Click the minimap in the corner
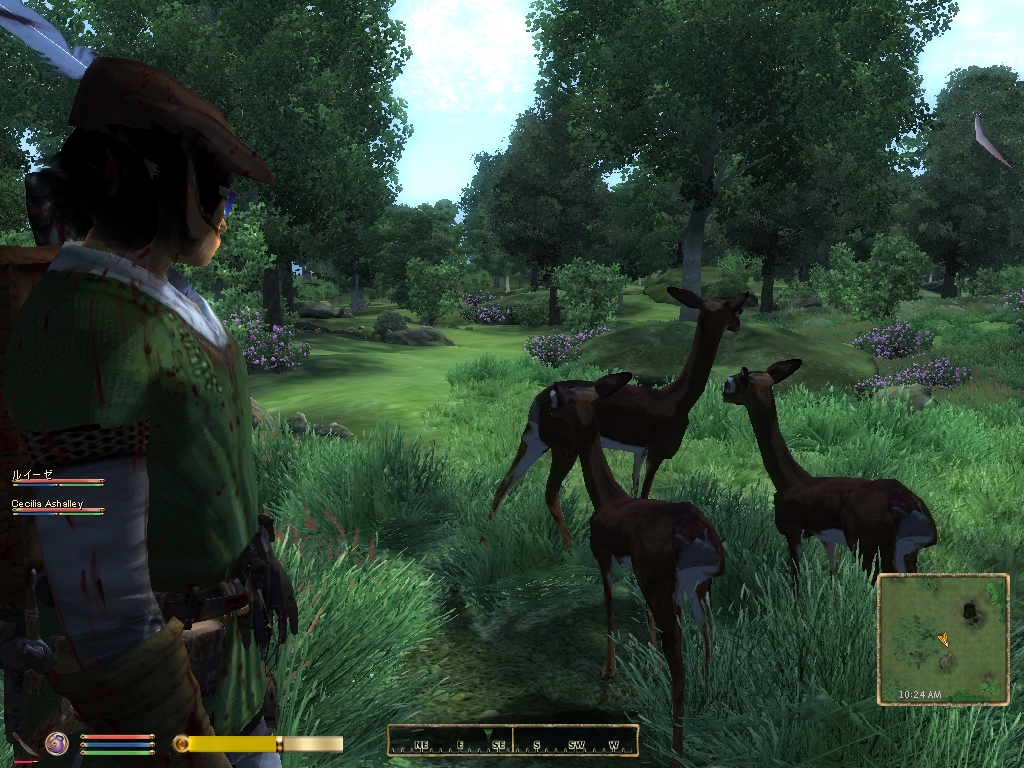Screen dimensions: 1024x768 (942, 639)
